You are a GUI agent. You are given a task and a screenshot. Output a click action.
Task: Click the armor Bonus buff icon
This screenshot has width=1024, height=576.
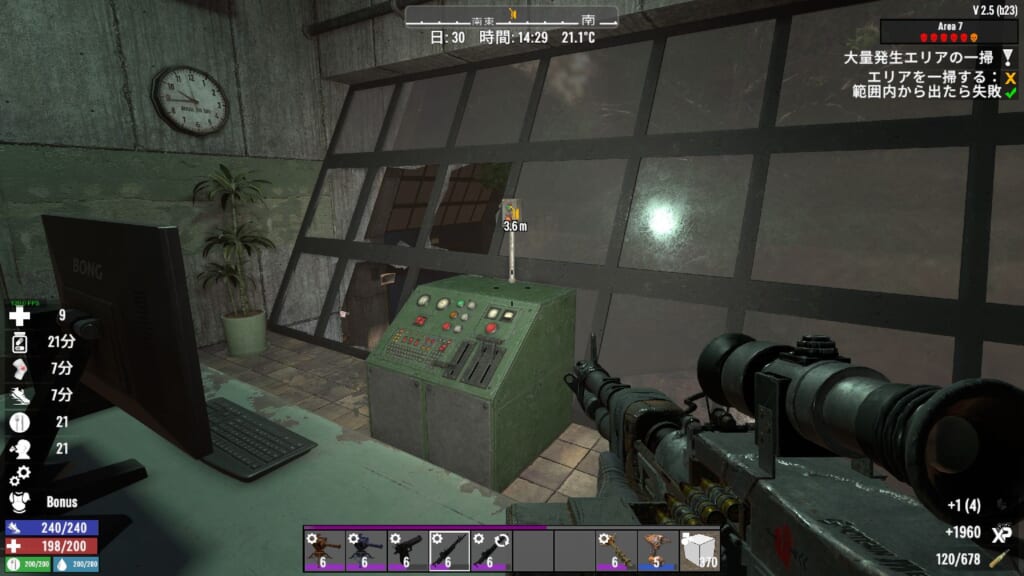pos(19,501)
